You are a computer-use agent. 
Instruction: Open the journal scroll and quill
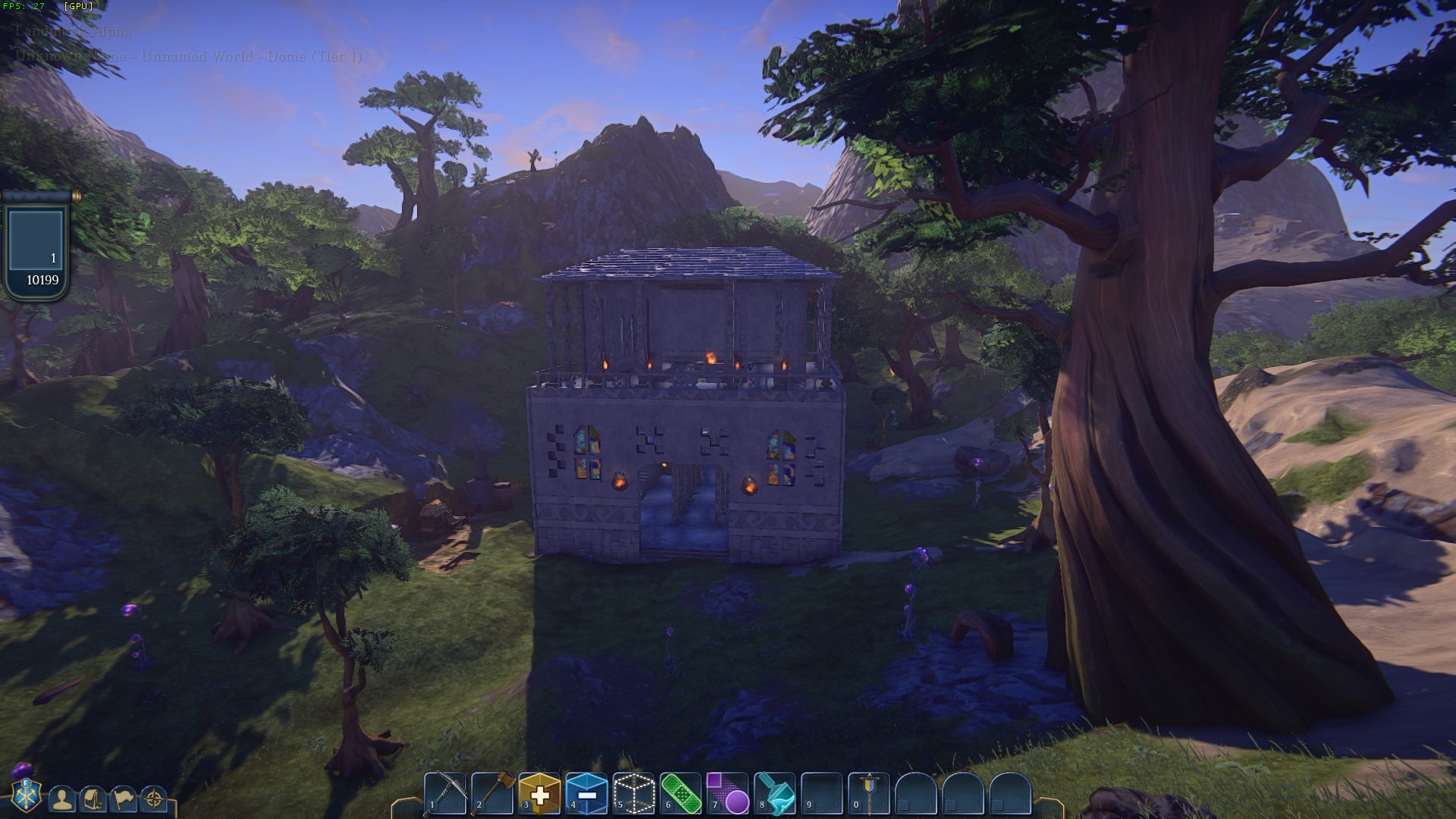click(93, 799)
